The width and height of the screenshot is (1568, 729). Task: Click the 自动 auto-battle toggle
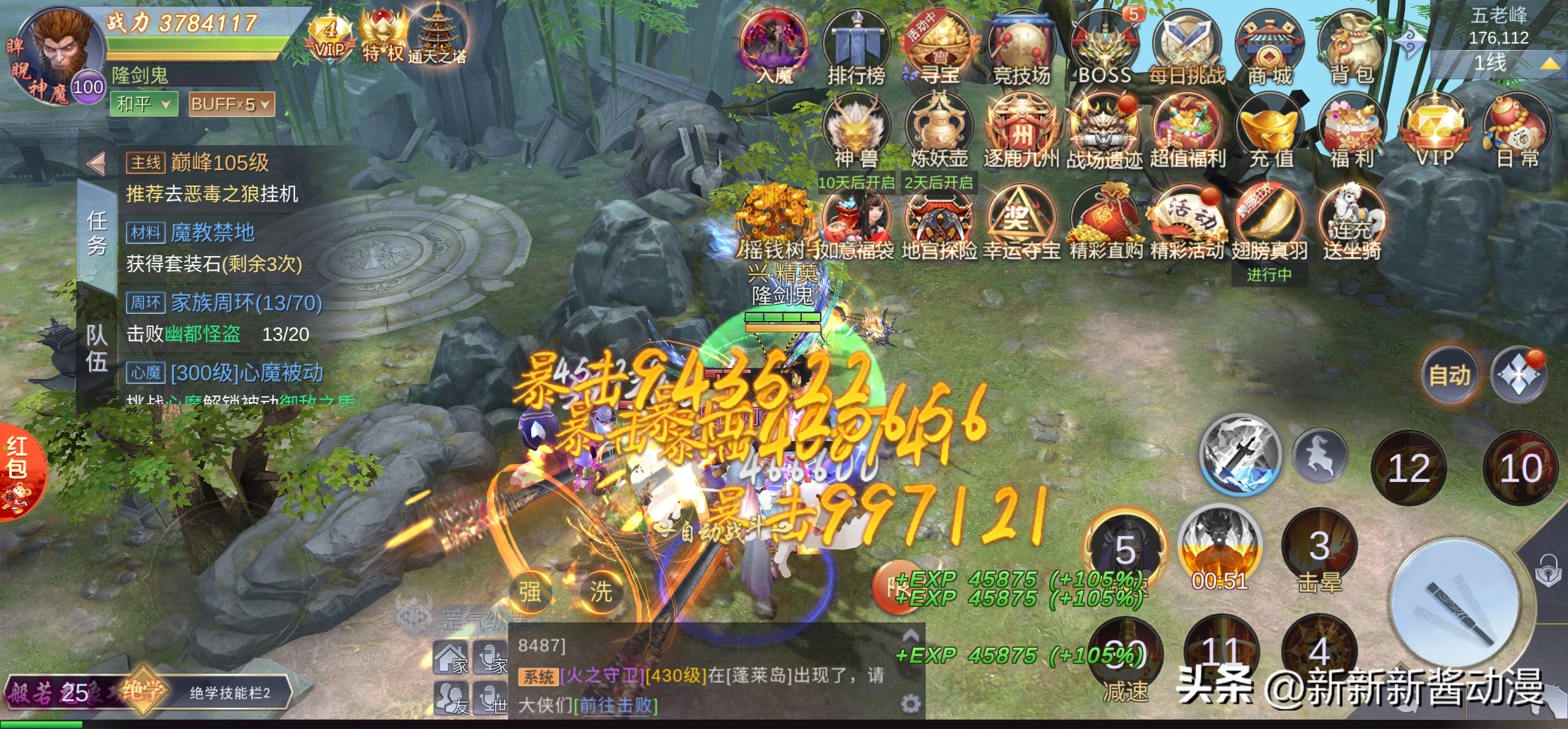pyautogui.click(x=1450, y=374)
